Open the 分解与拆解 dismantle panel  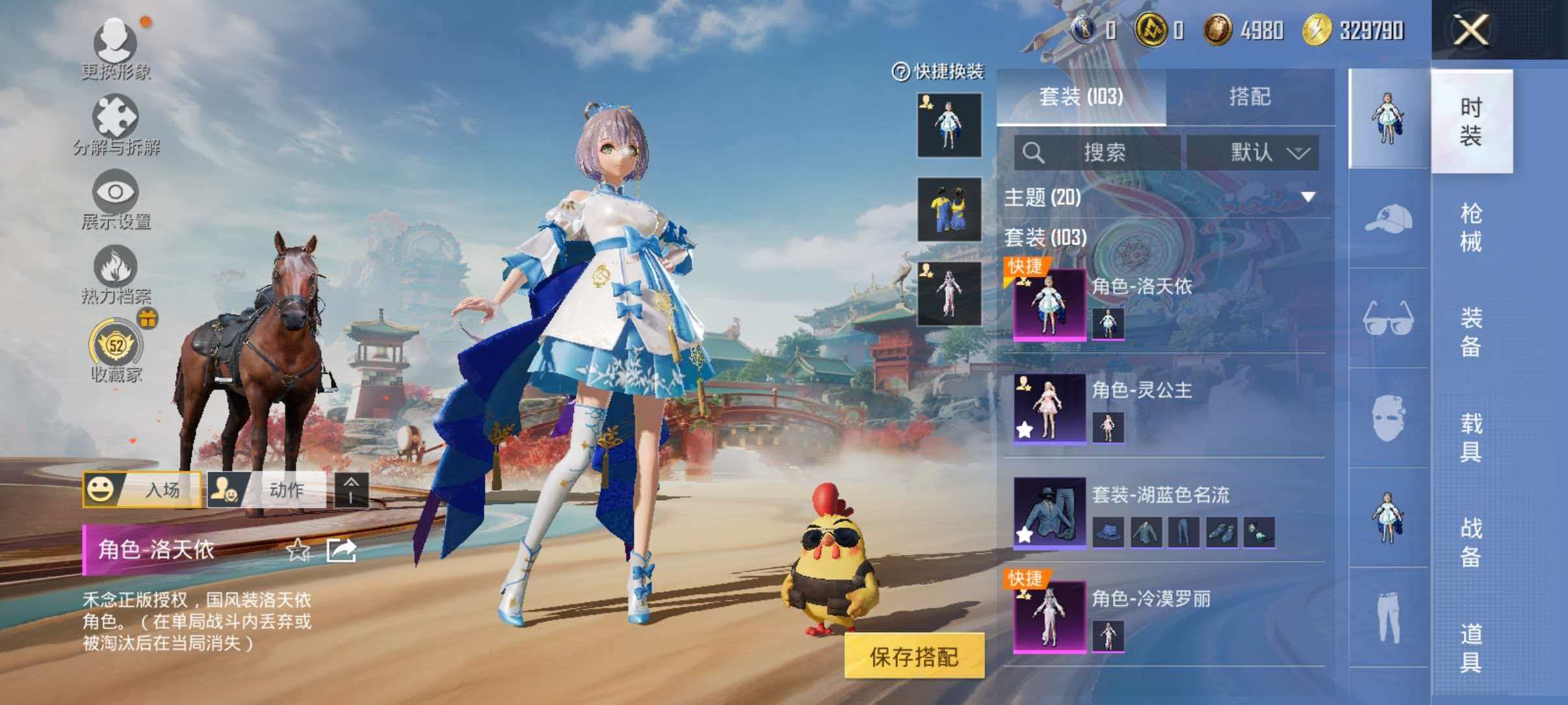117,117
